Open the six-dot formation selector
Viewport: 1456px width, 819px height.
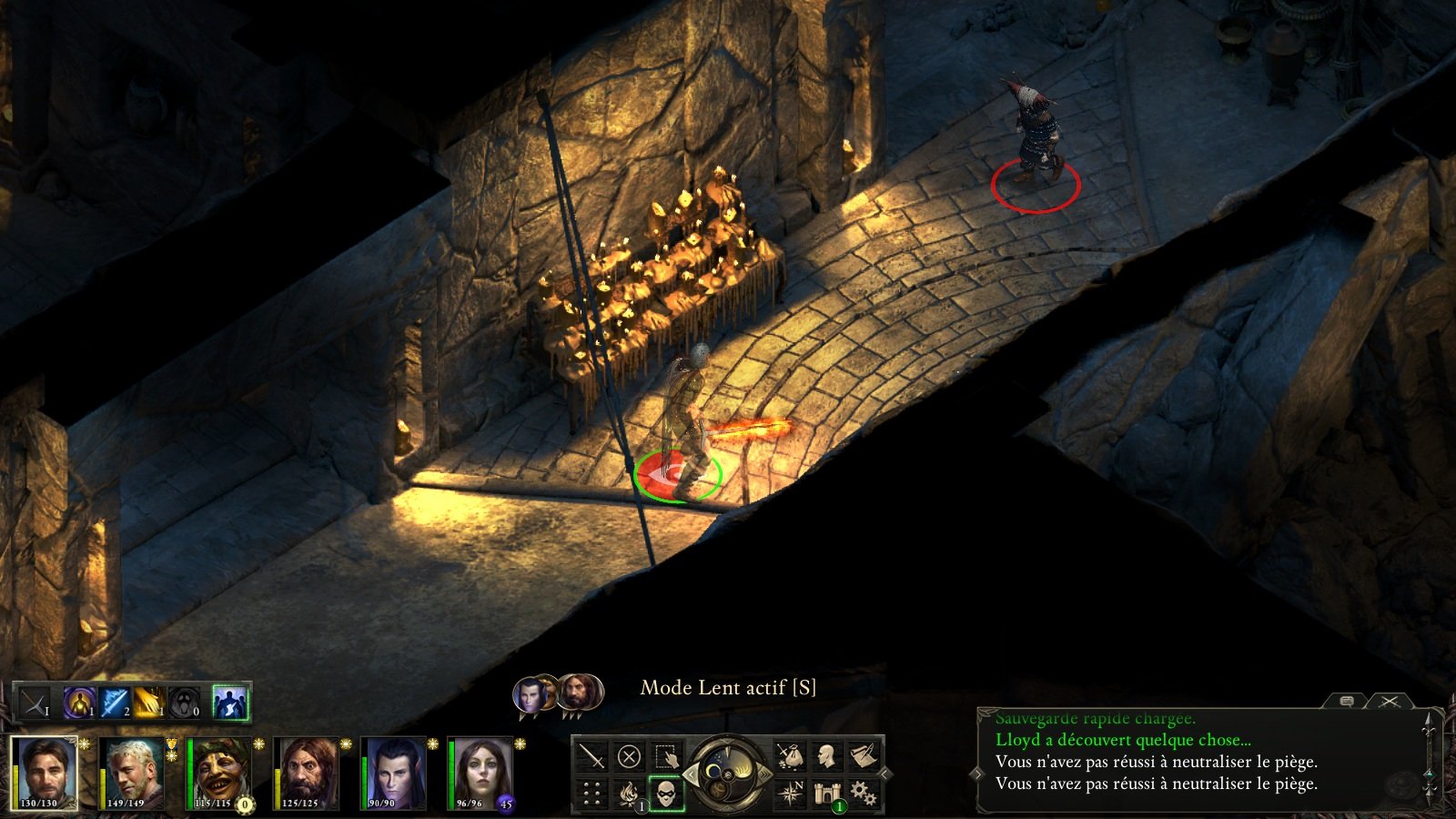(592, 794)
